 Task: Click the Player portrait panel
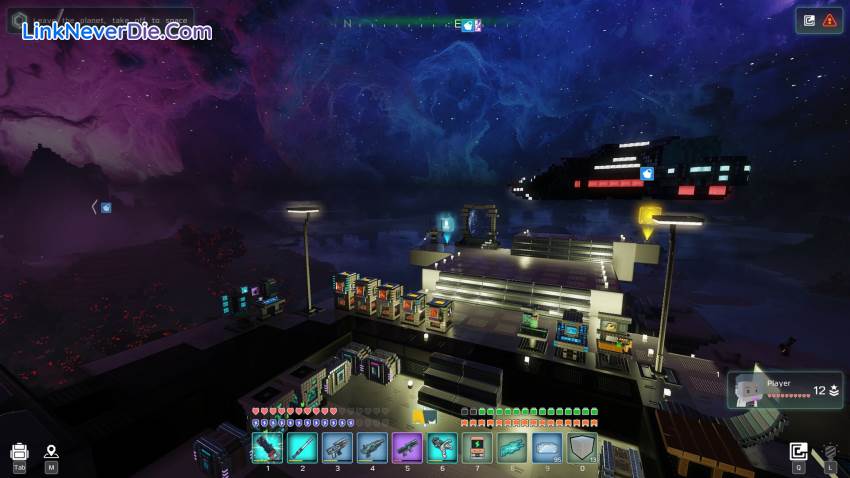coord(785,390)
